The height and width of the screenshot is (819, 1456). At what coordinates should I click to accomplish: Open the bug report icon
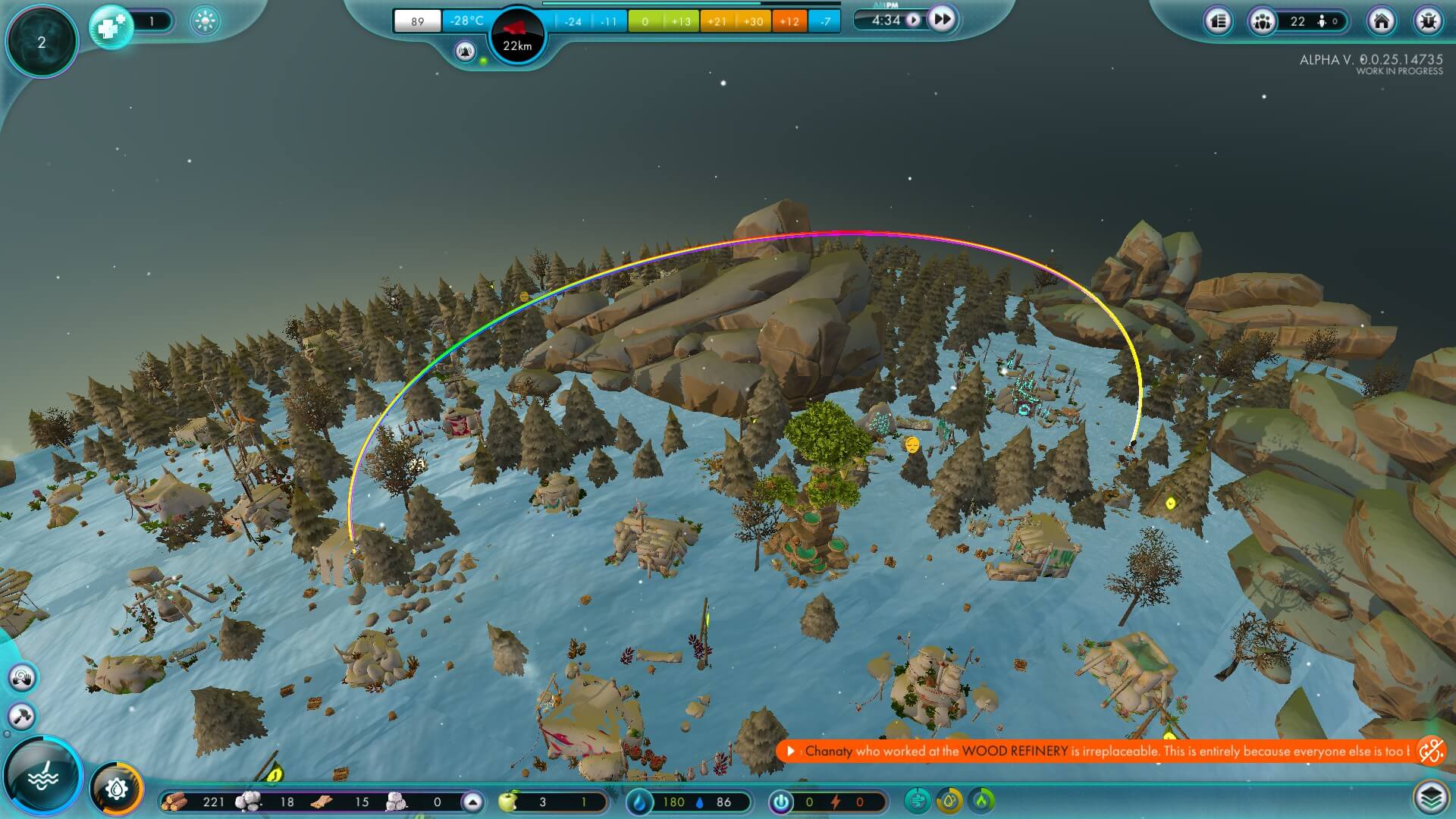(x=1428, y=21)
